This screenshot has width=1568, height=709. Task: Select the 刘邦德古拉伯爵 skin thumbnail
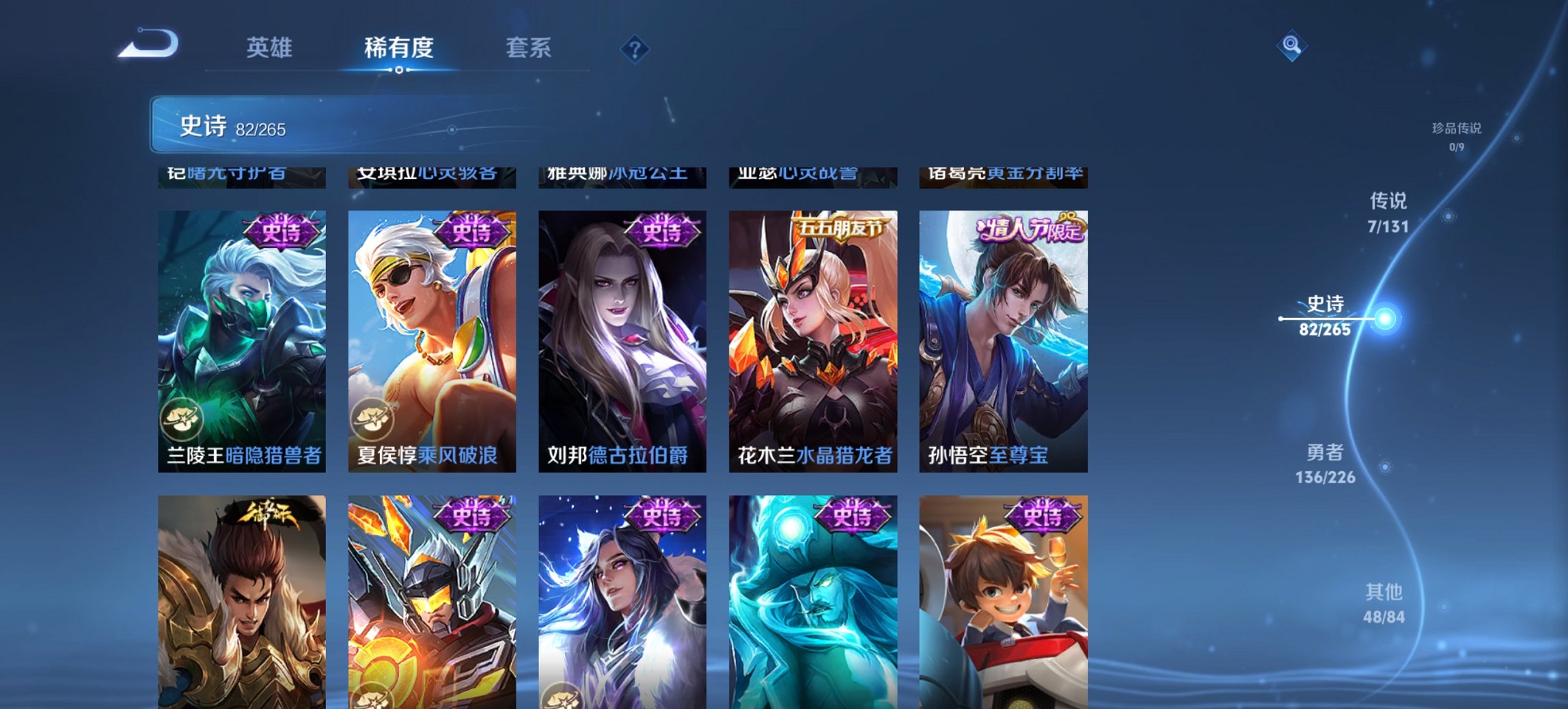click(622, 335)
